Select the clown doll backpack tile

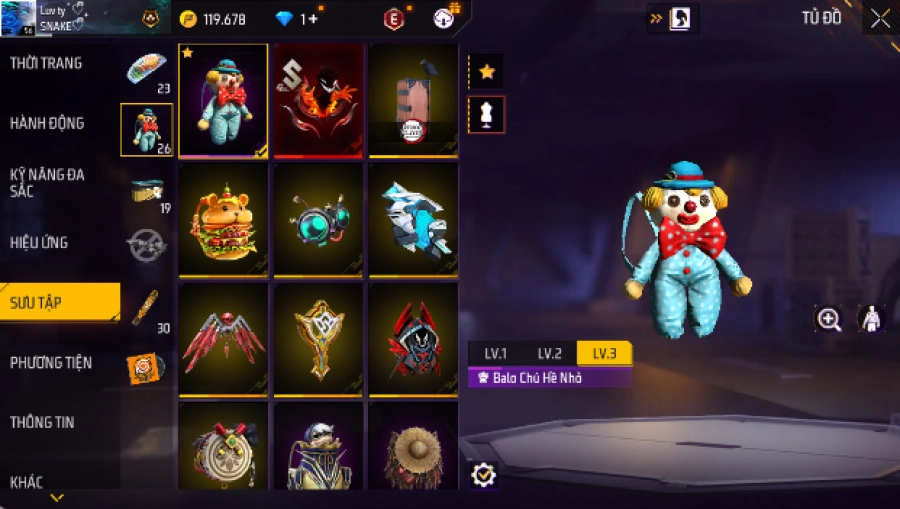coord(223,100)
